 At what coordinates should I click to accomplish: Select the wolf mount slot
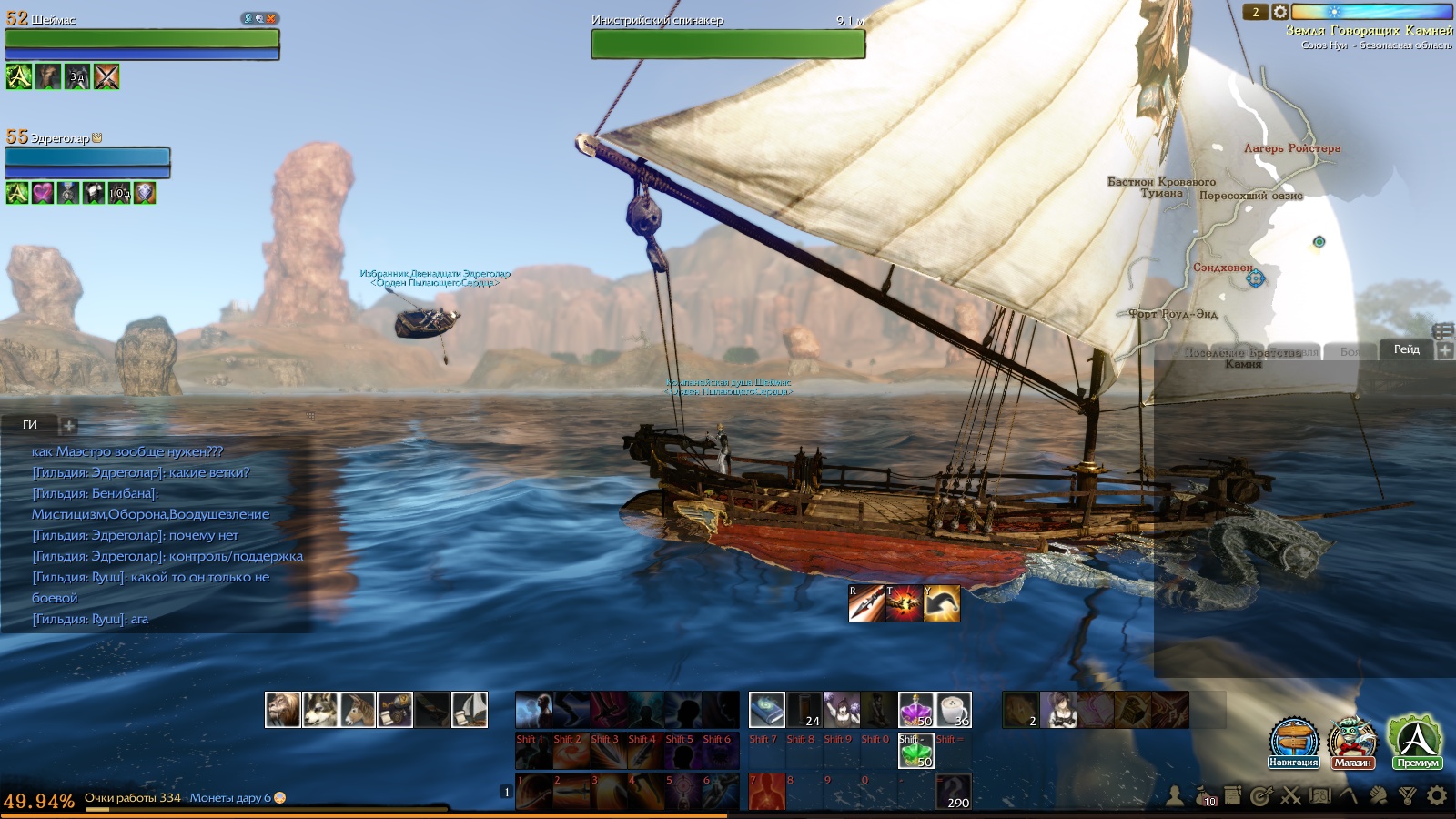[320, 710]
